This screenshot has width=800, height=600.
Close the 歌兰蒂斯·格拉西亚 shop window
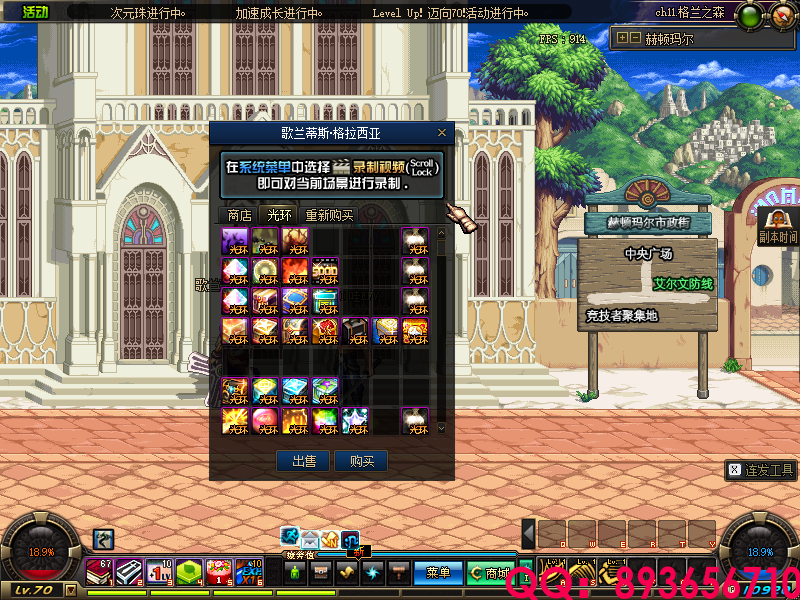(x=442, y=132)
